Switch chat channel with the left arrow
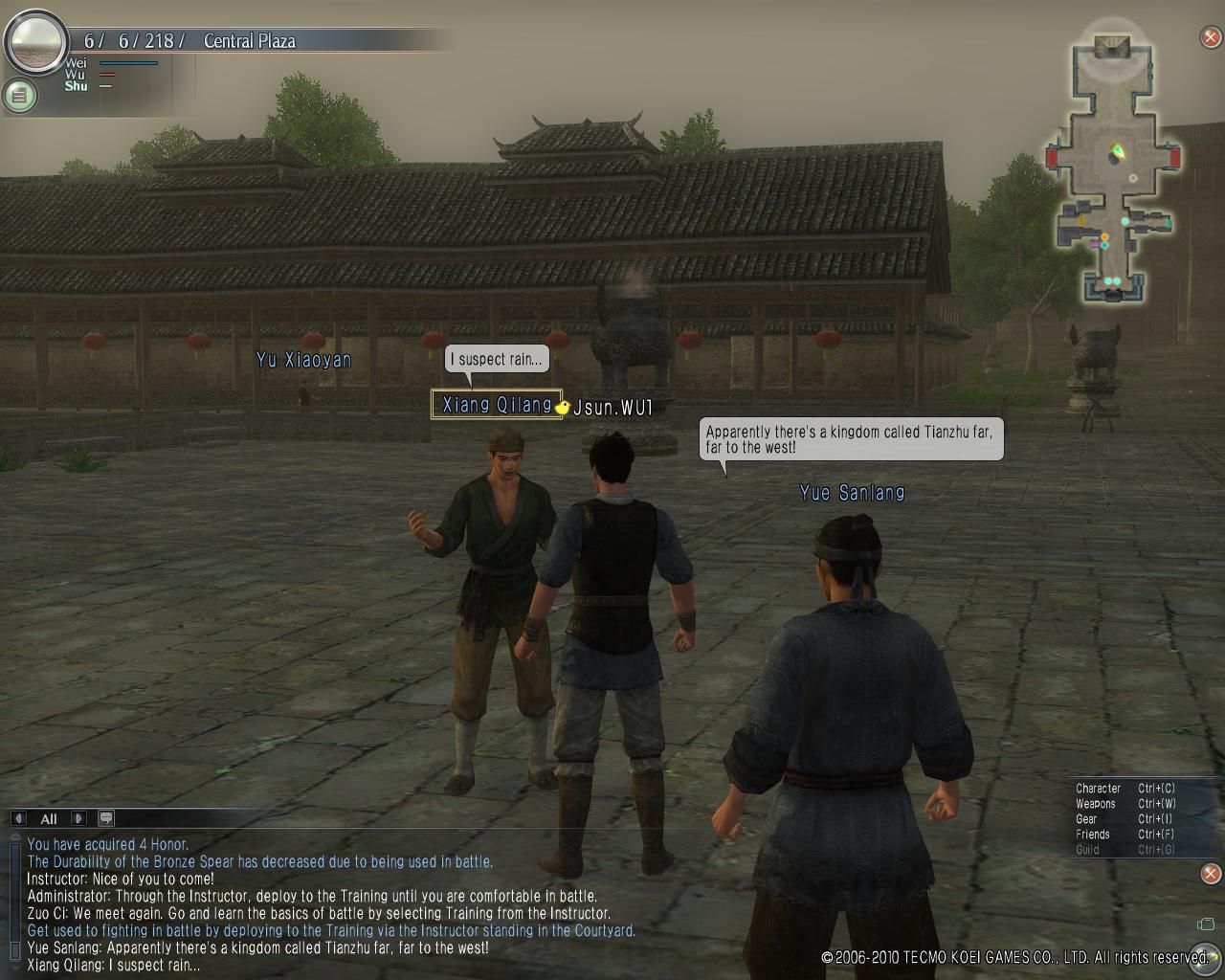1225x980 pixels. coord(19,818)
